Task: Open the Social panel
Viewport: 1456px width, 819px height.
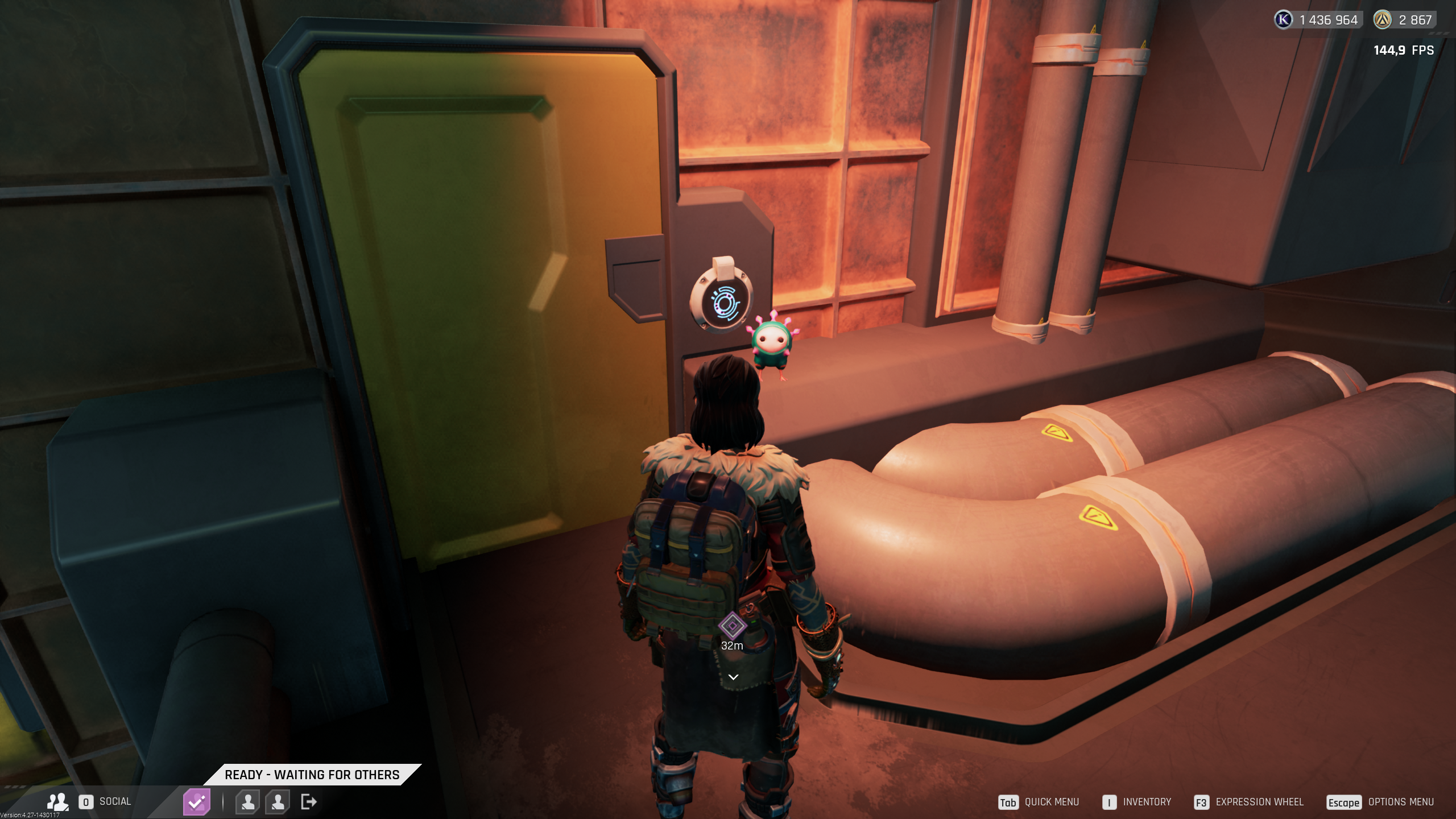Action: pyautogui.click(x=114, y=801)
